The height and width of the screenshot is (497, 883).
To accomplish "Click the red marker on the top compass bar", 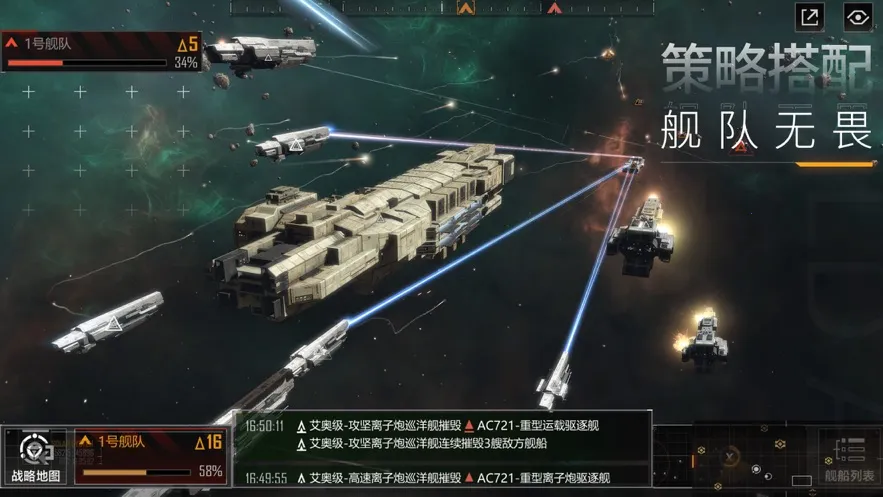I will coord(554,8).
